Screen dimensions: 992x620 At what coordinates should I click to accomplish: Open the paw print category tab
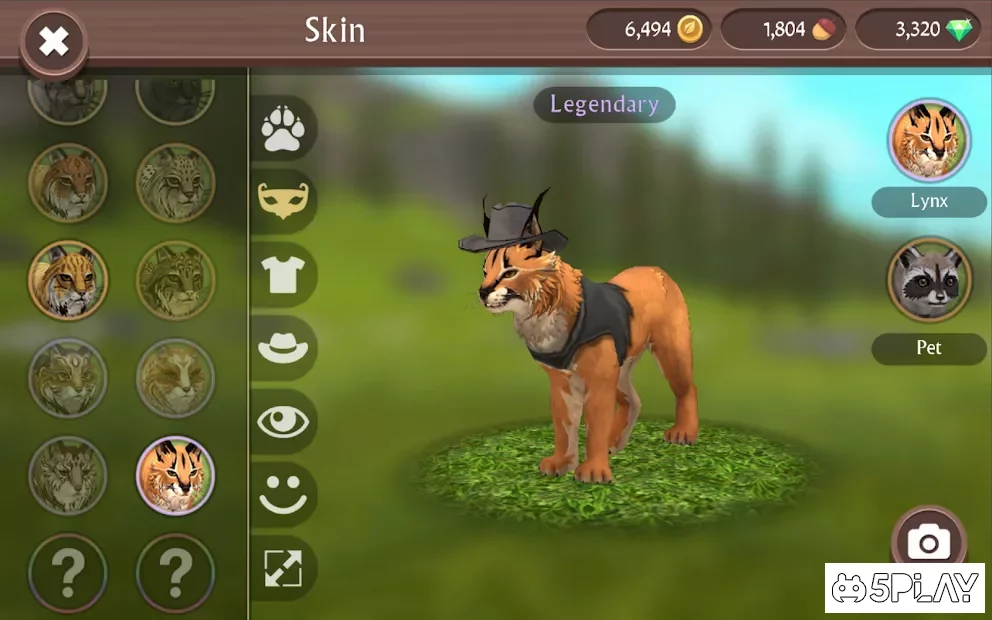click(x=283, y=129)
